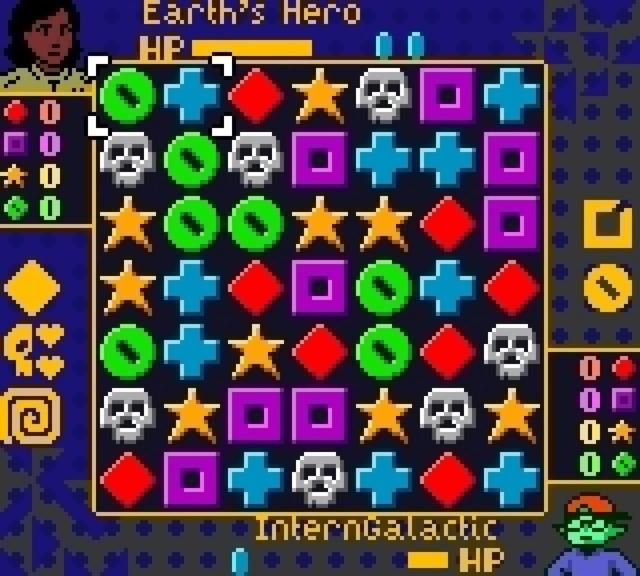Select the green circle tile inside the cursor
The image size is (640, 576).
point(128,96)
